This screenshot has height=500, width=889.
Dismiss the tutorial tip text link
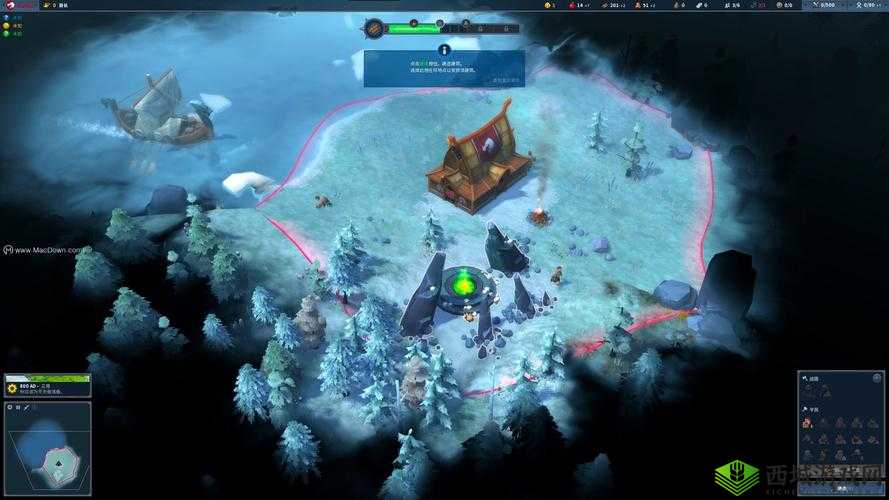[506, 79]
